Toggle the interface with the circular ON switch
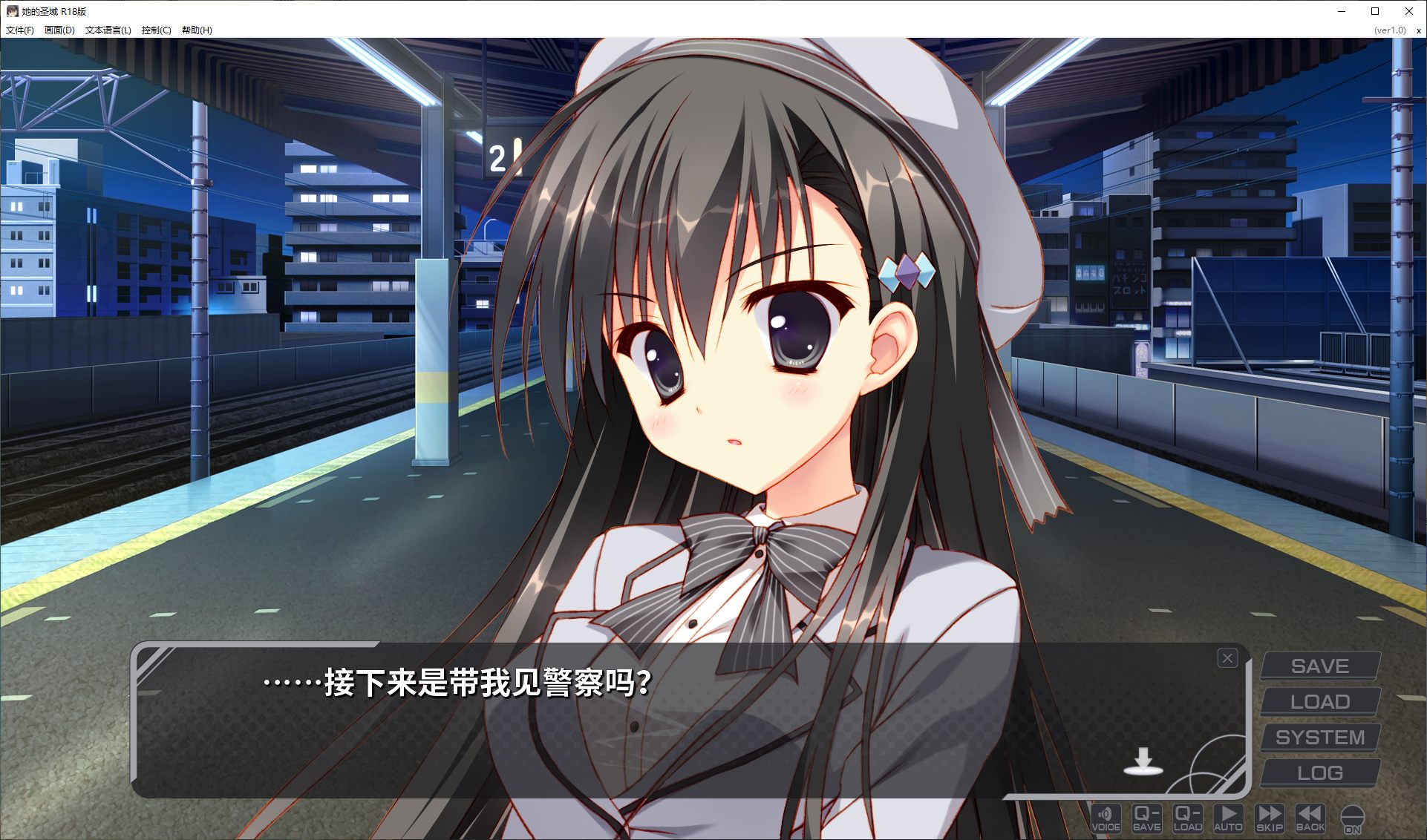The width and height of the screenshot is (1427, 840). [x=1353, y=818]
